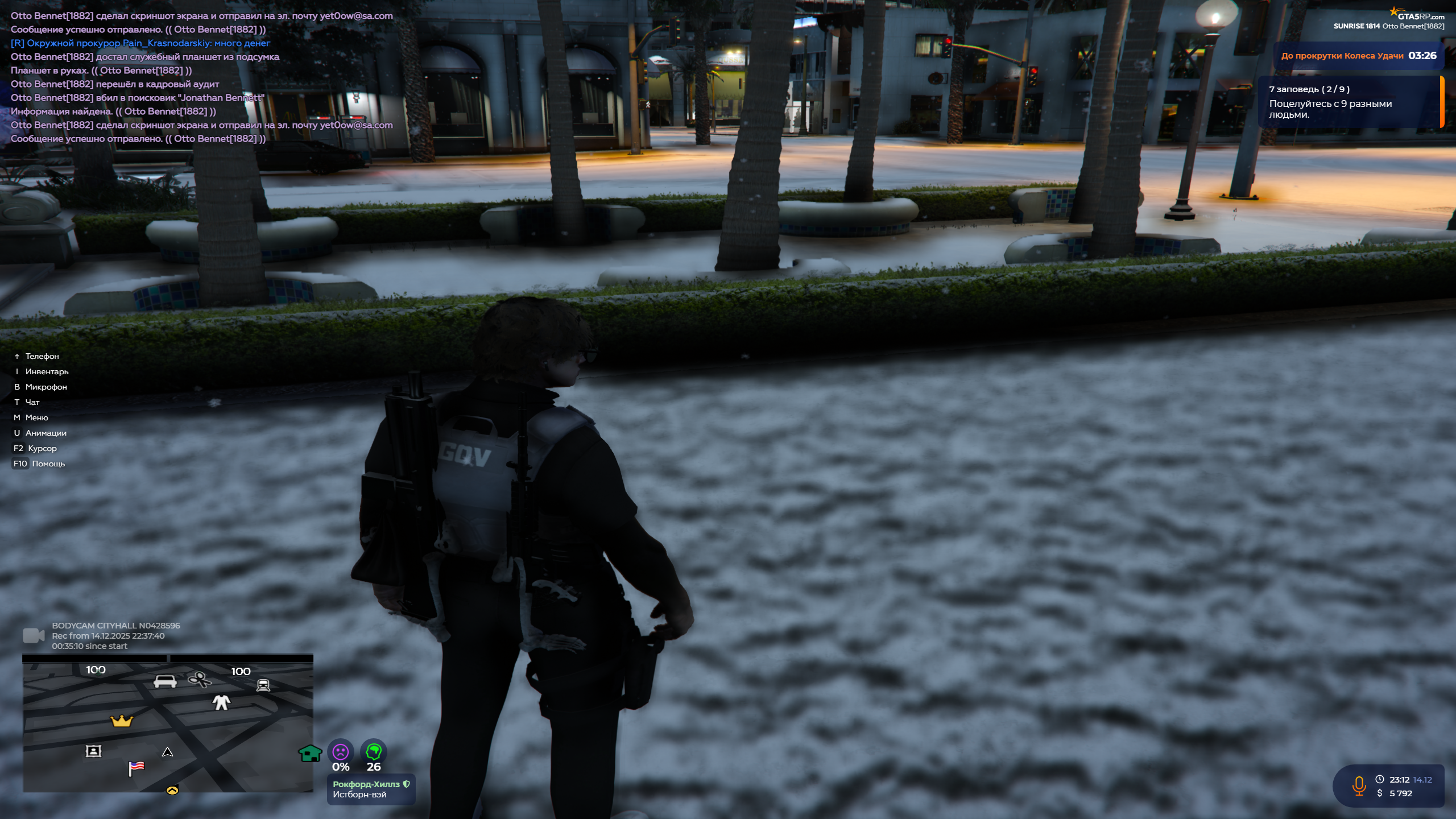The height and width of the screenshot is (819, 1456).
Task: Click the gold crown marker on the minimap
Action: 121,721
